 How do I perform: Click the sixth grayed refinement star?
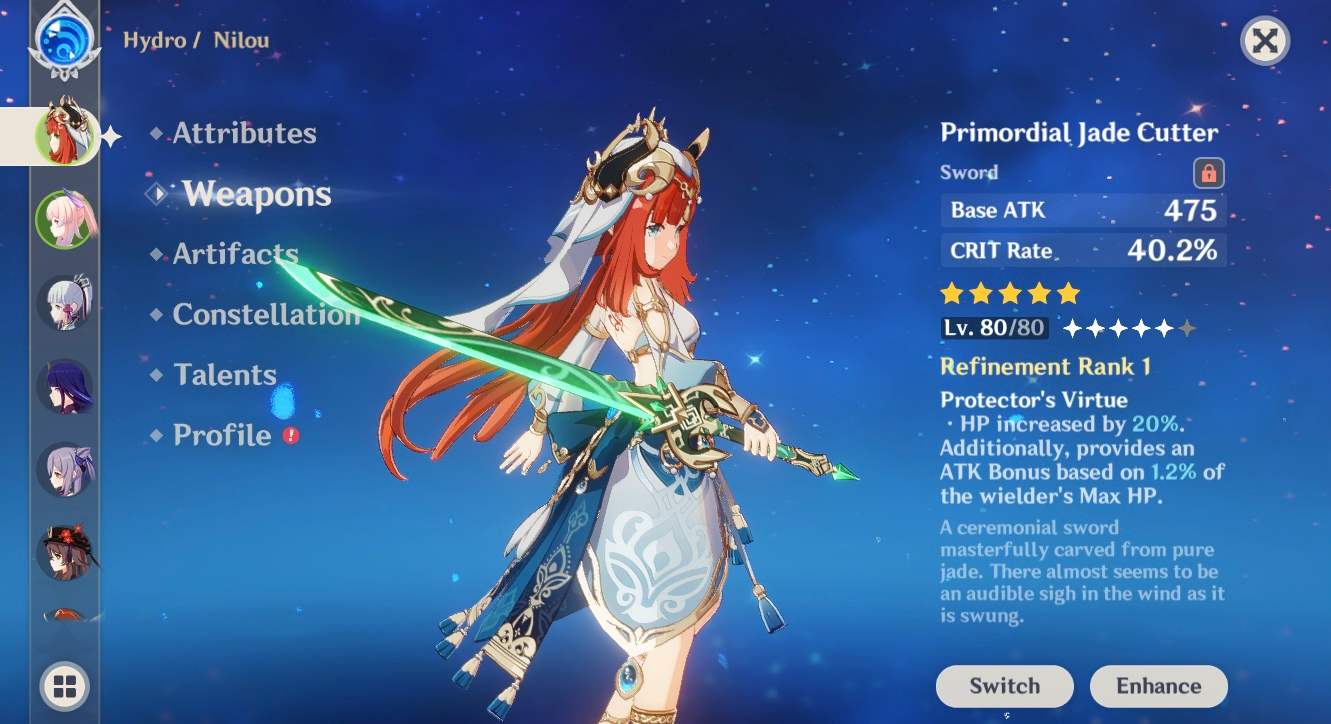point(1188,326)
